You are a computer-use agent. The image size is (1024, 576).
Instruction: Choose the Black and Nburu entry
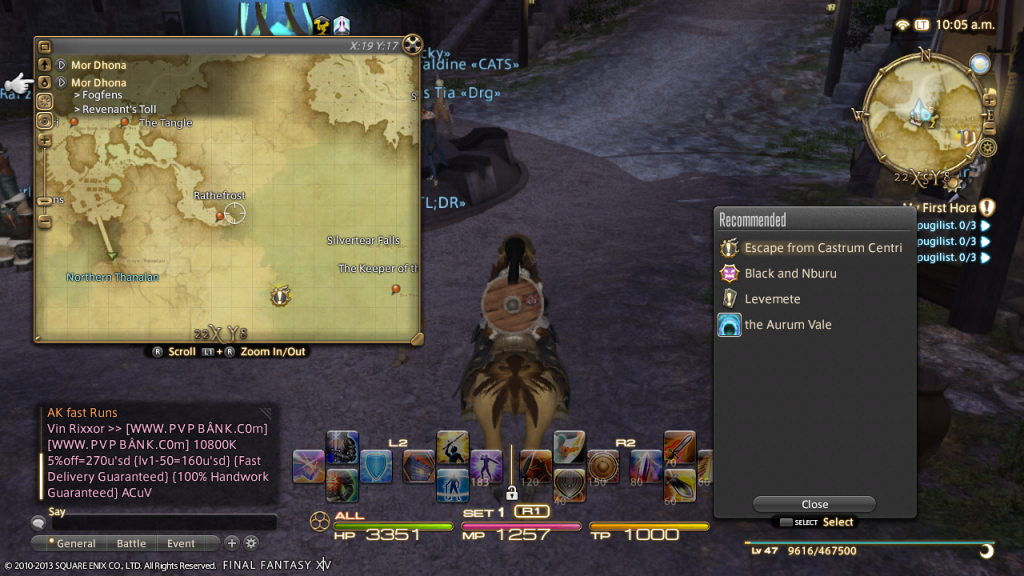790,273
